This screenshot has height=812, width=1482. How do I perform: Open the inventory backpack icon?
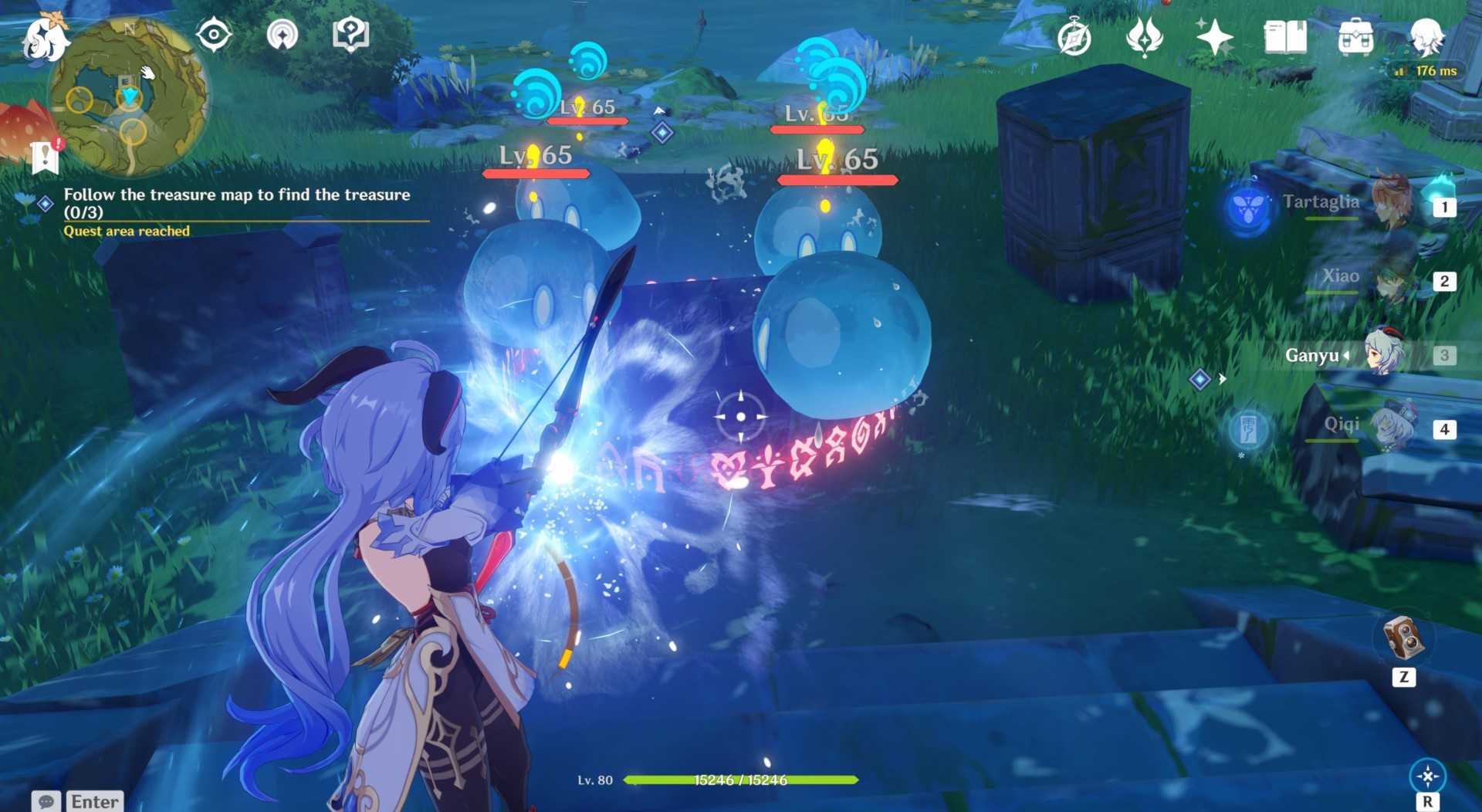pos(1355,37)
